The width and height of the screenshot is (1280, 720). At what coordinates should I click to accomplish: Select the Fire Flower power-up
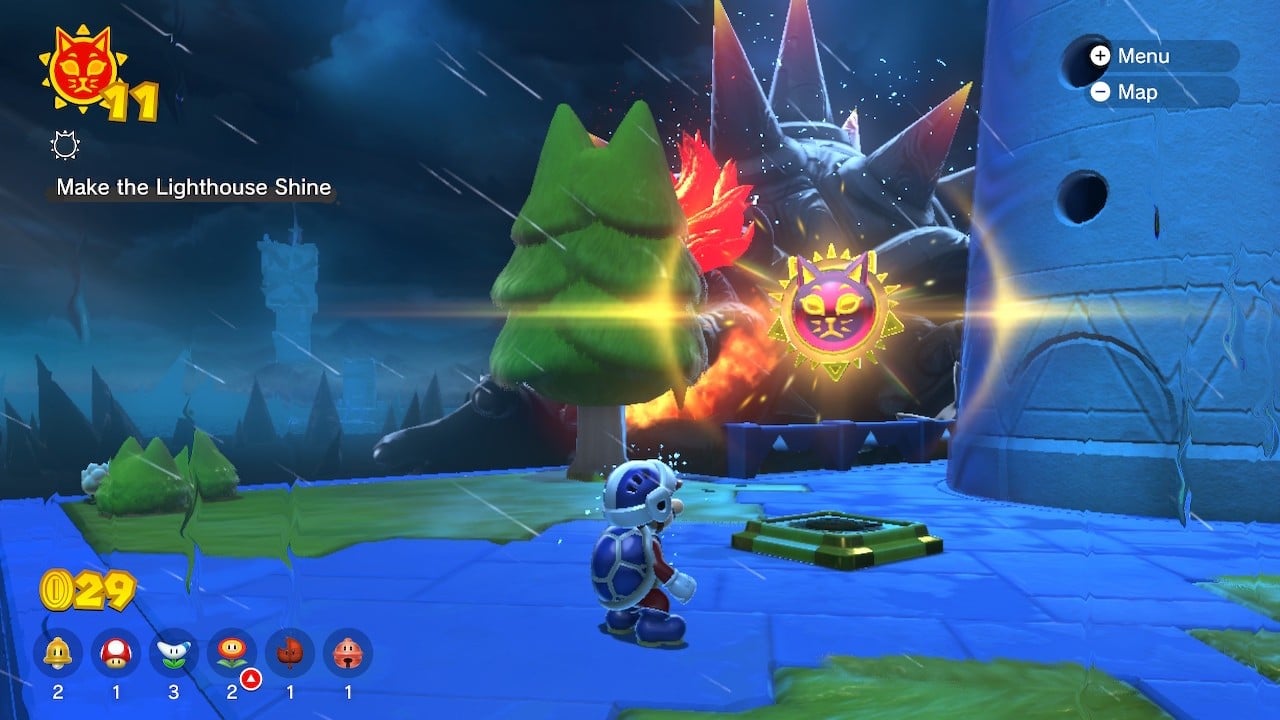click(x=232, y=654)
